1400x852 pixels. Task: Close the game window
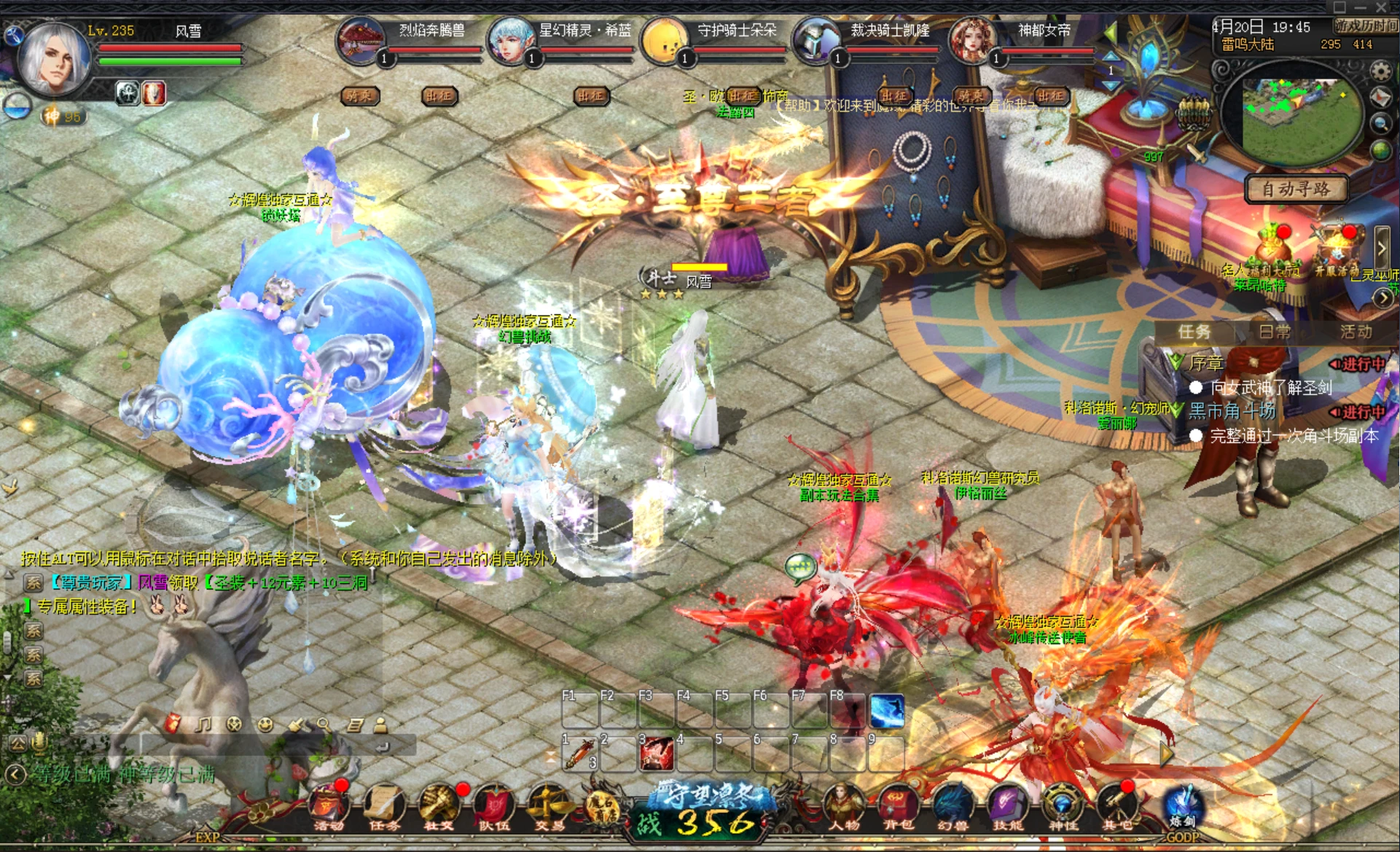1381,7
